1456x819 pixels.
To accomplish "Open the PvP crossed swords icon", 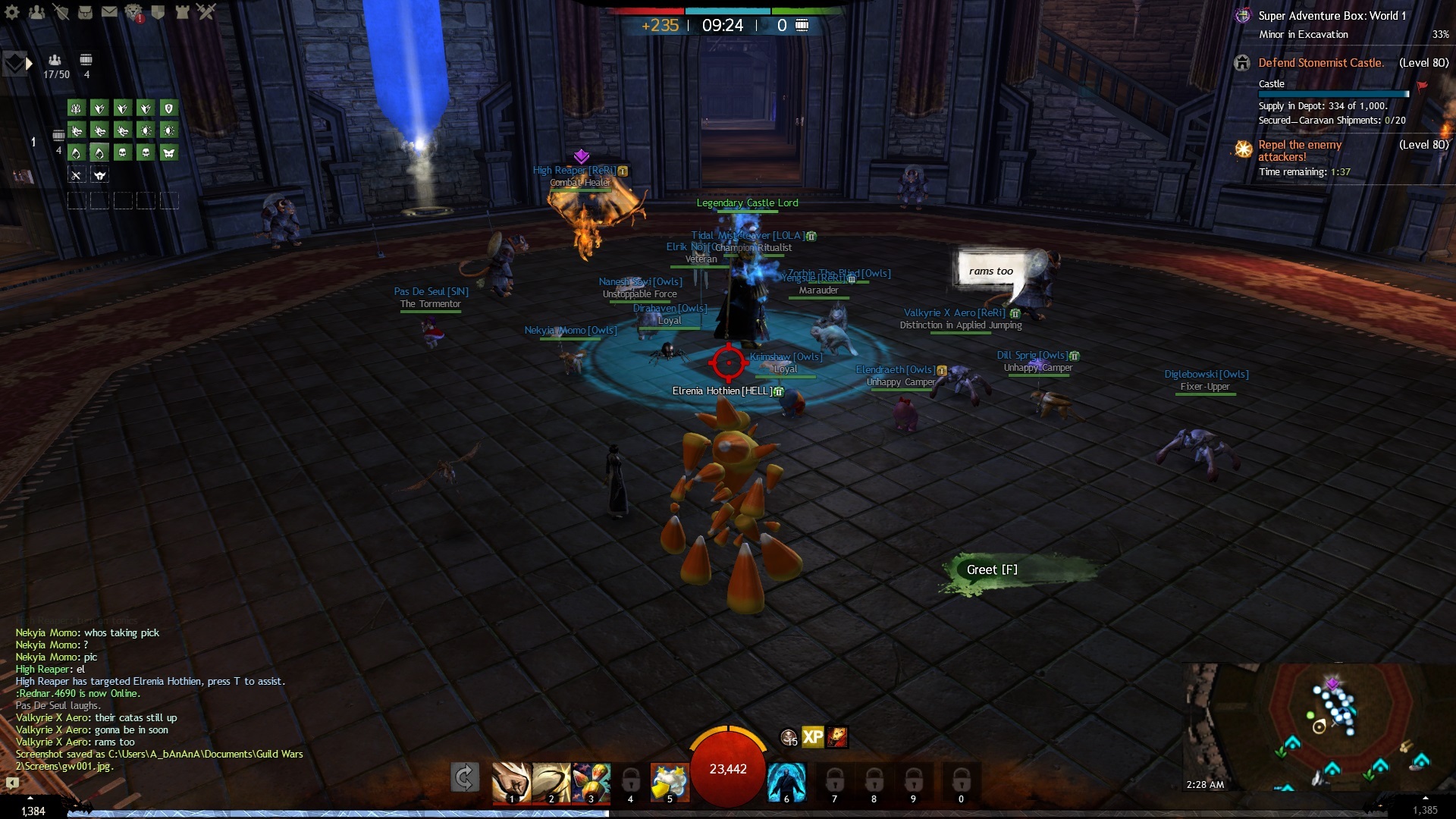I will [206, 12].
